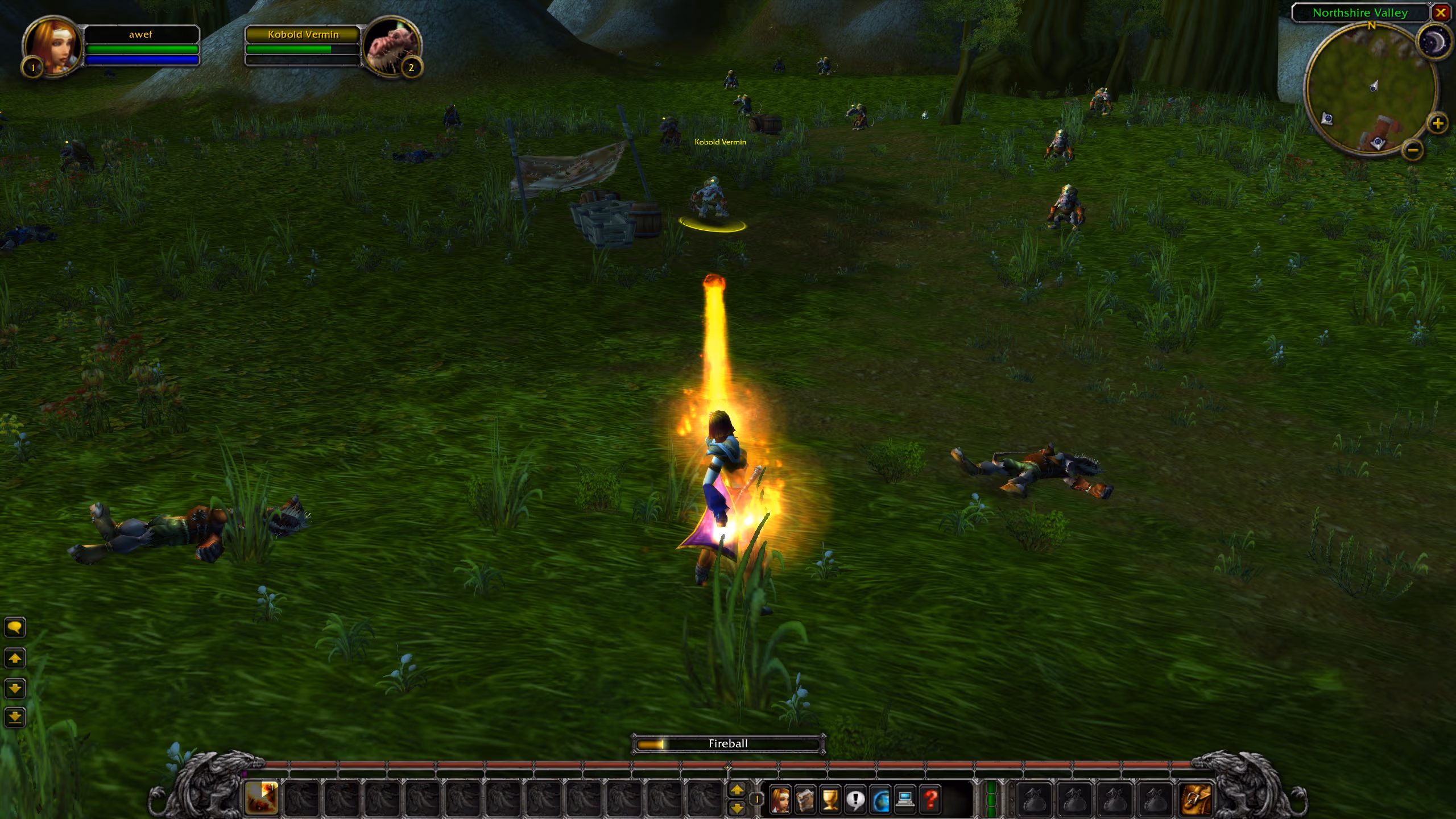The height and width of the screenshot is (819, 1456).
Task: Open the spellbook and abilities button
Action: tap(805, 800)
